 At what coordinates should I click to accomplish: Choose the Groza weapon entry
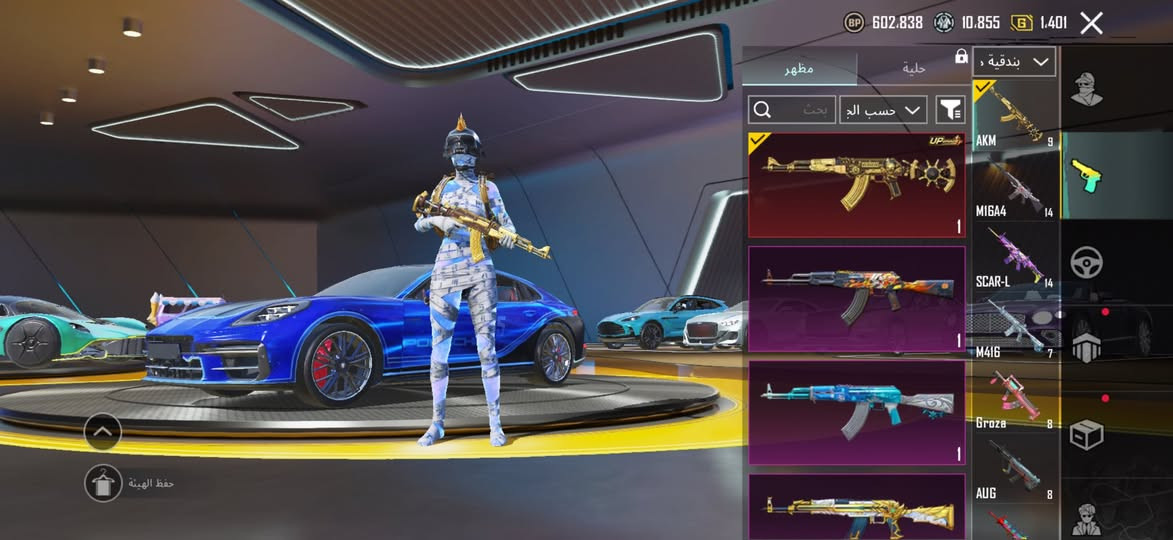point(1015,398)
